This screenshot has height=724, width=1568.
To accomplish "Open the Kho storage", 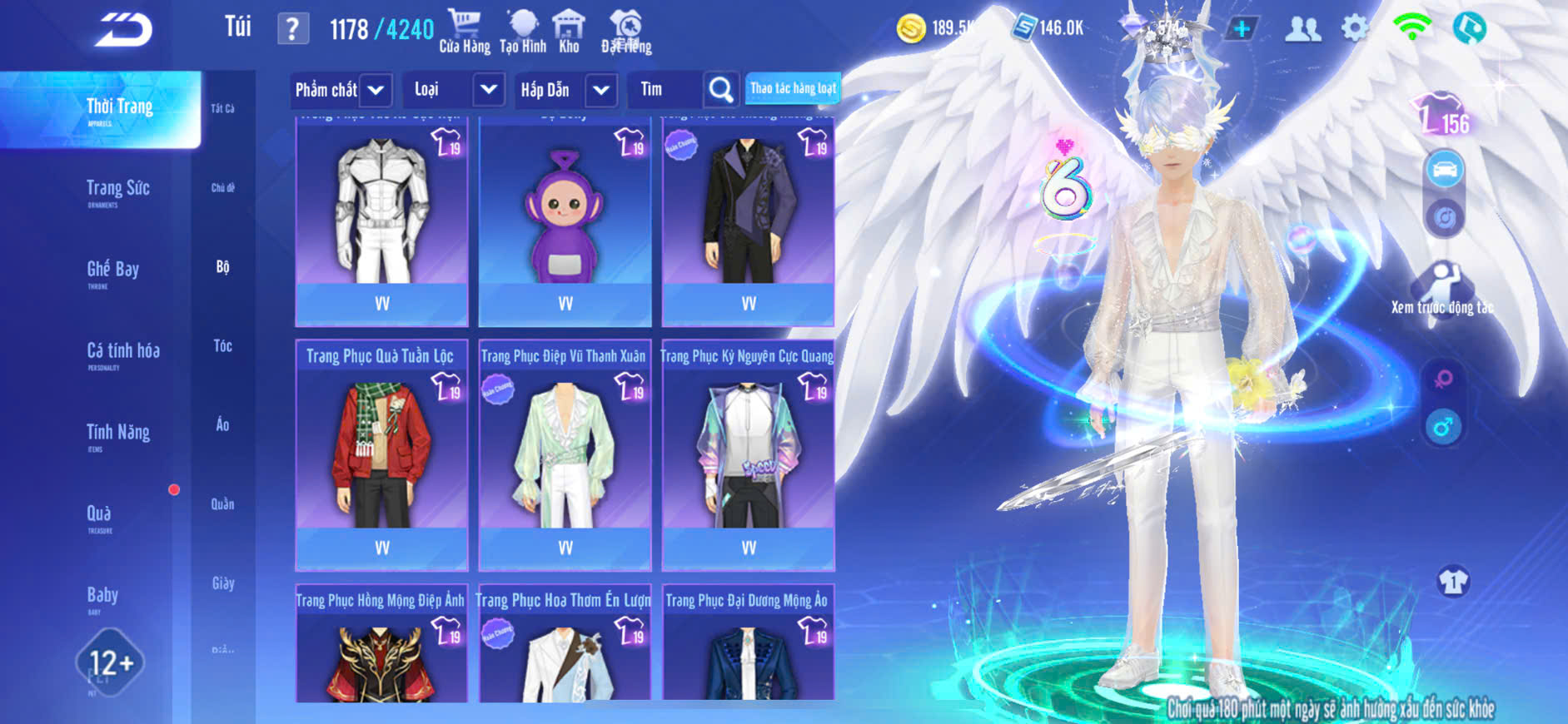I will [569, 32].
